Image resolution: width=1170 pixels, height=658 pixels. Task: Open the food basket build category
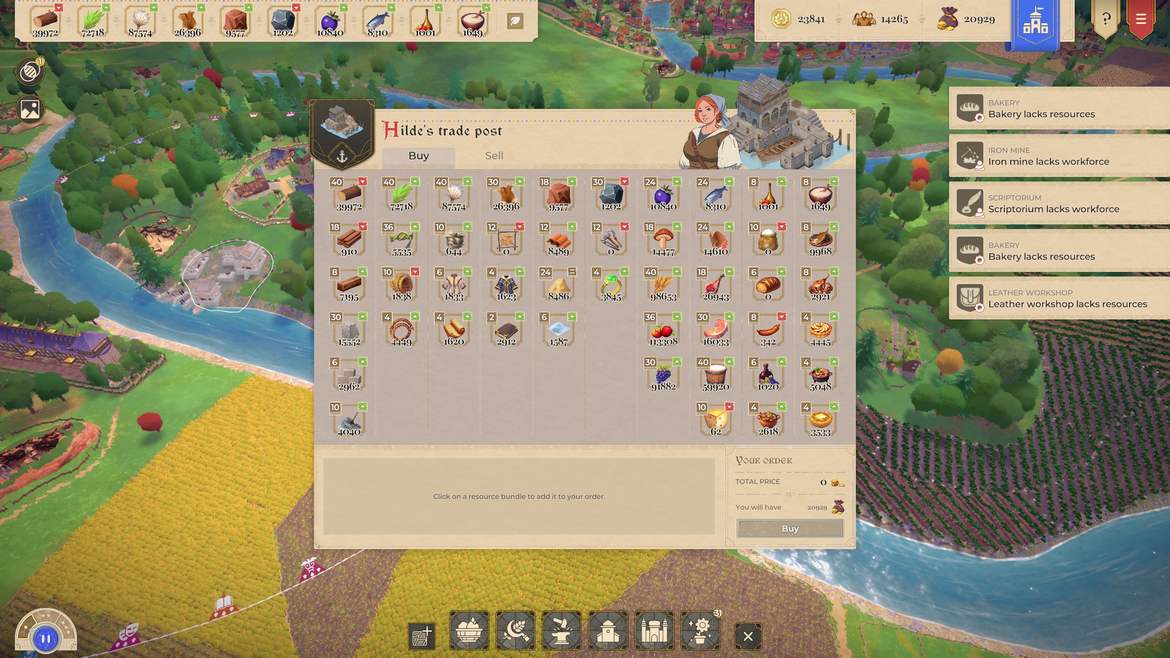(x=469, y=631)
